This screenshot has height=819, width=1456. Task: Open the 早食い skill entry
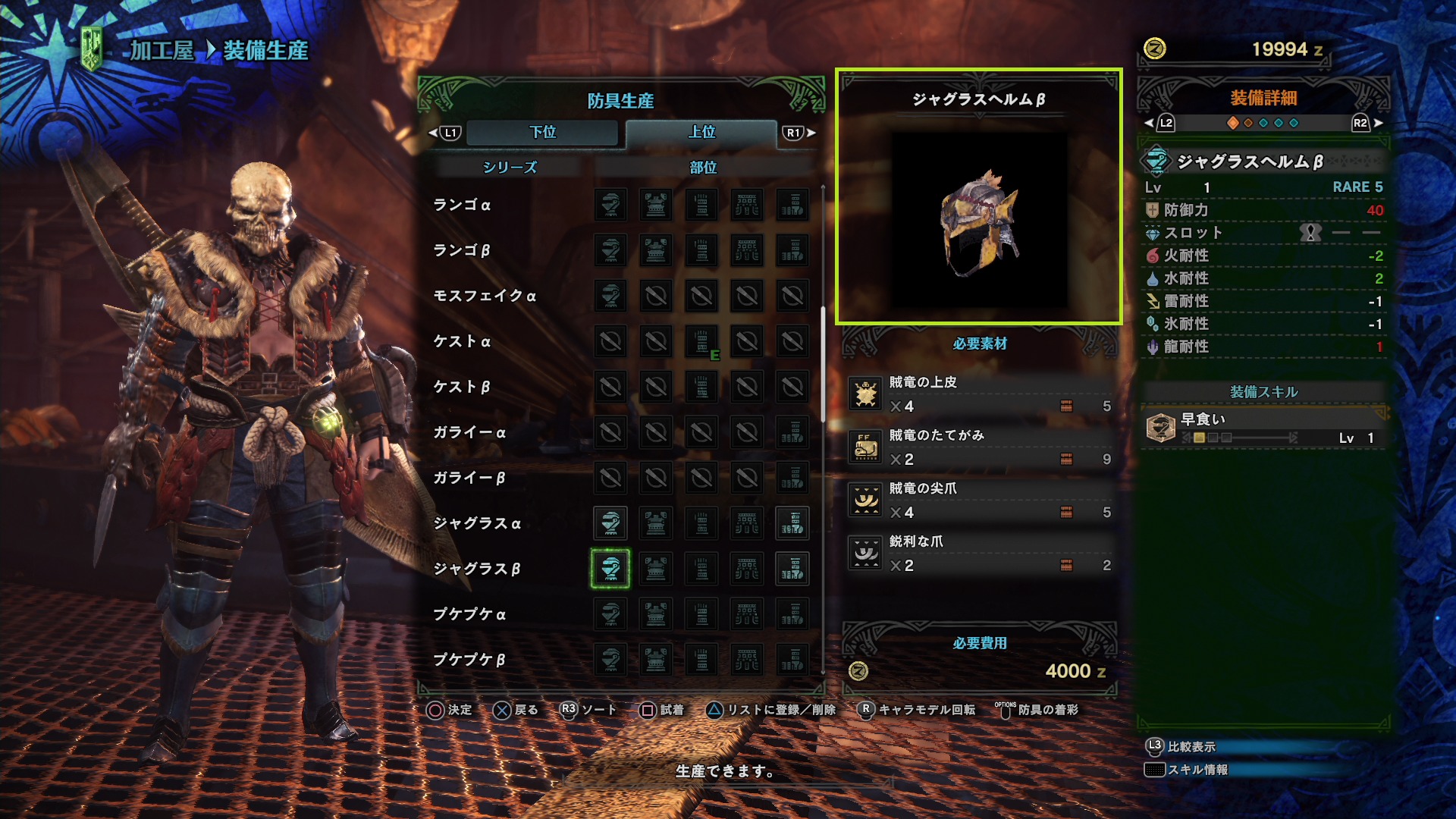click(x=1263, y=428)
